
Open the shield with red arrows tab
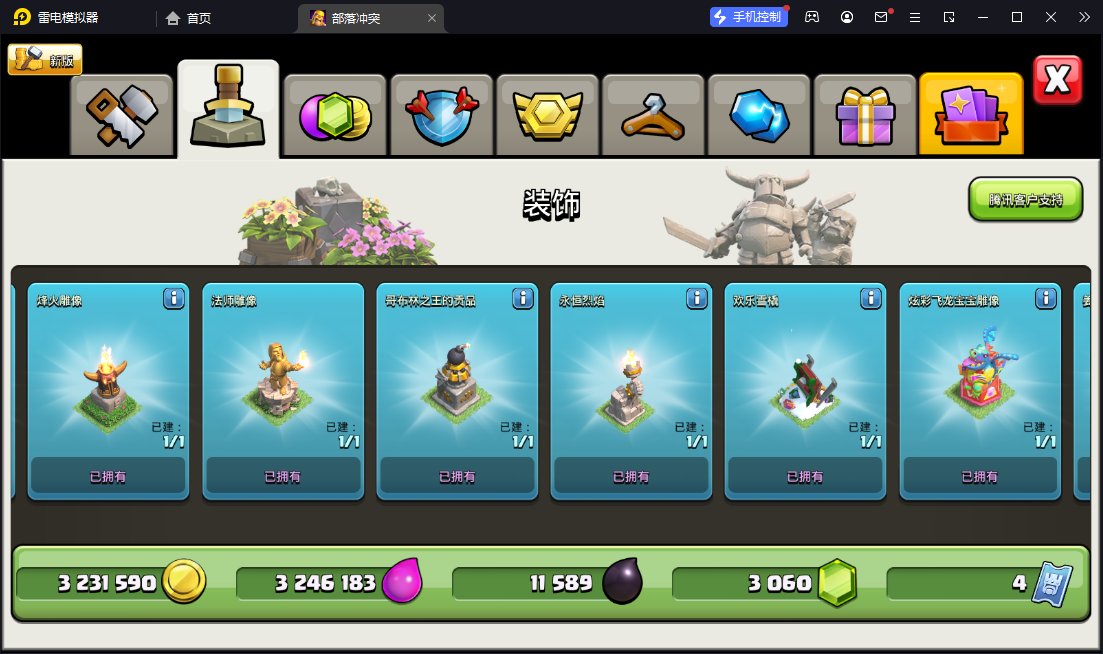pos(441,115)
